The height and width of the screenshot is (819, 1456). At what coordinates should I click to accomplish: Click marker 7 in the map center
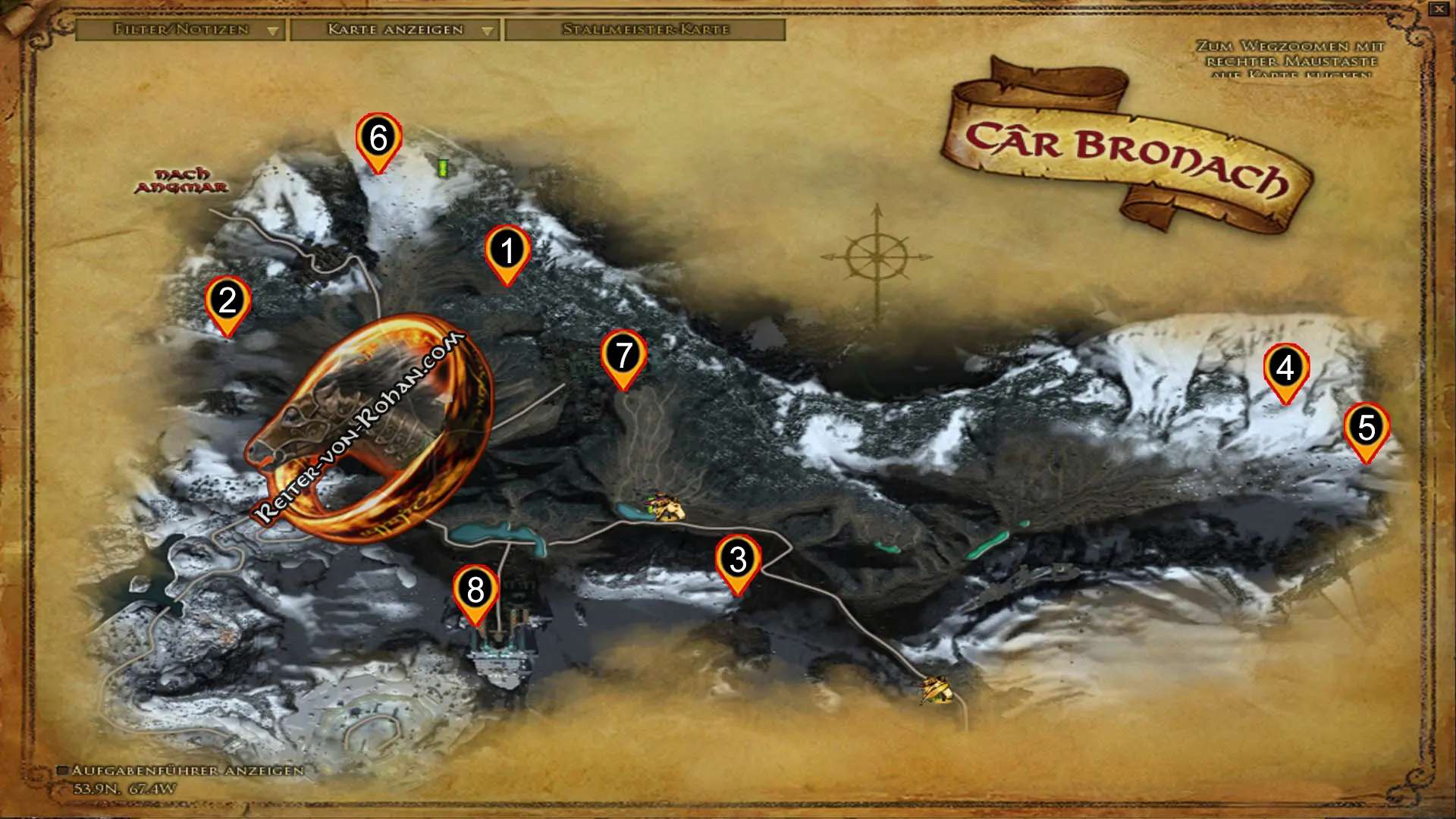point(624,353)
